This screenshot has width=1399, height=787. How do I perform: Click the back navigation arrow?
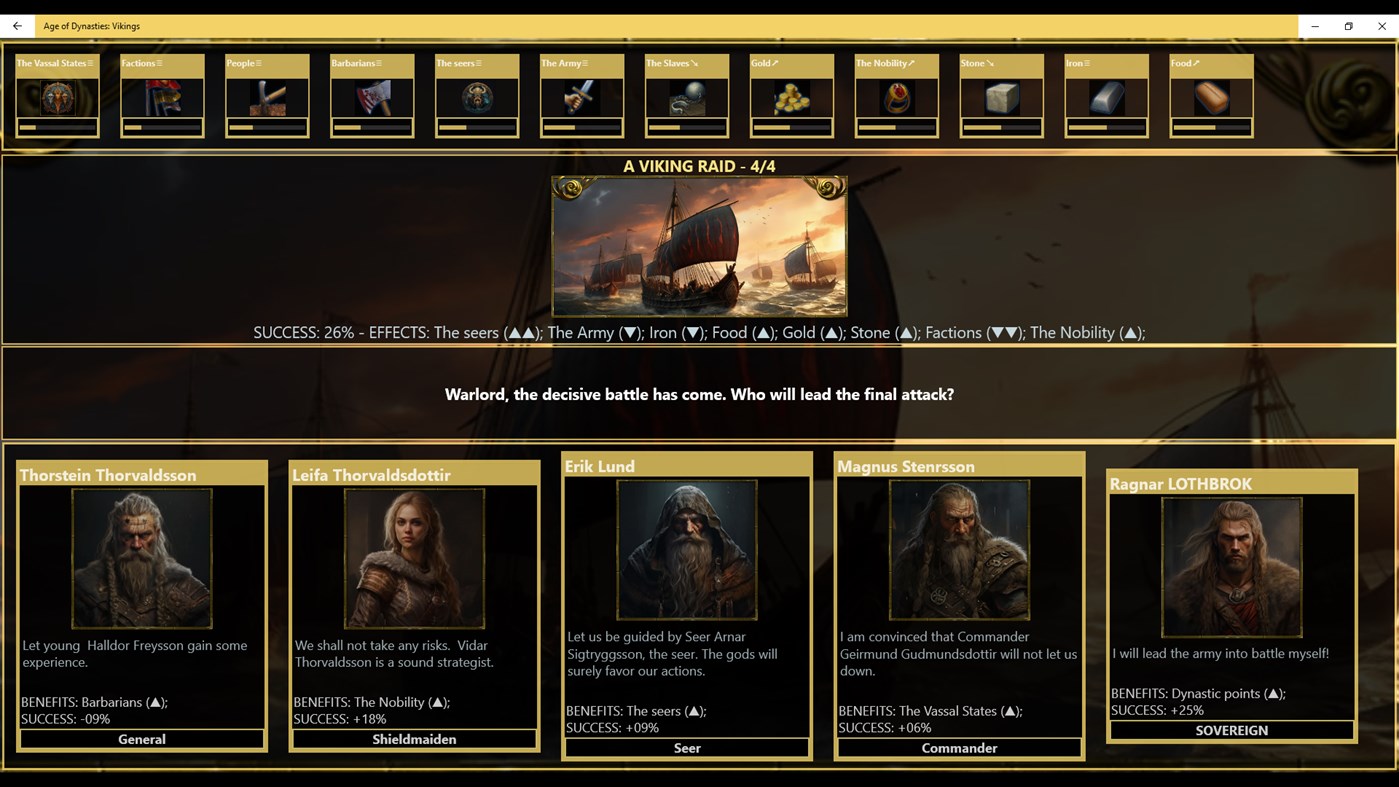coord(16,25)
